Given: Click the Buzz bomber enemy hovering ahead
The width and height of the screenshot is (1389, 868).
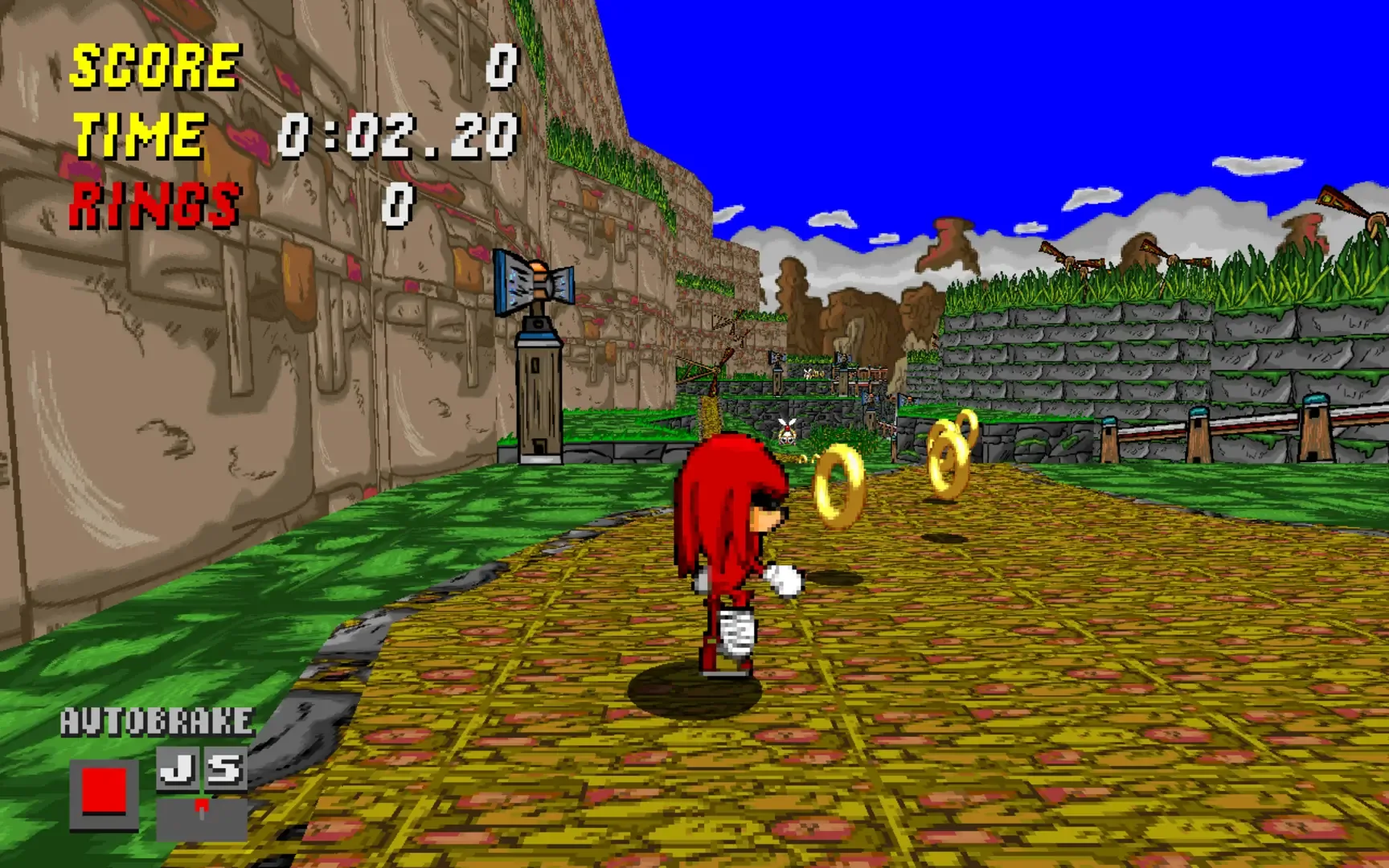Looking at the screenshot, I should tap(787, 432).
